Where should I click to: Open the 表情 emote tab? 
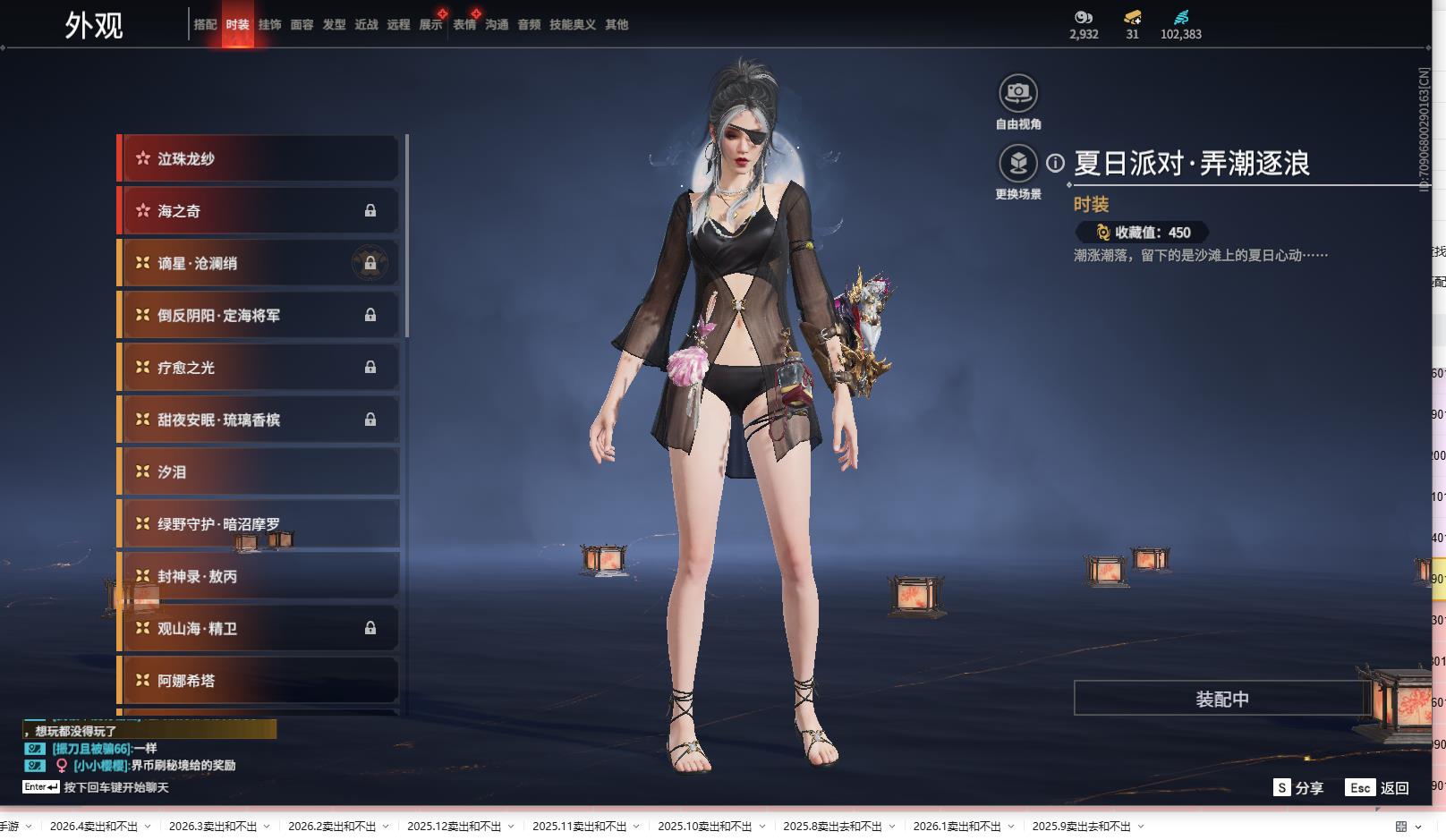[464, 25]
